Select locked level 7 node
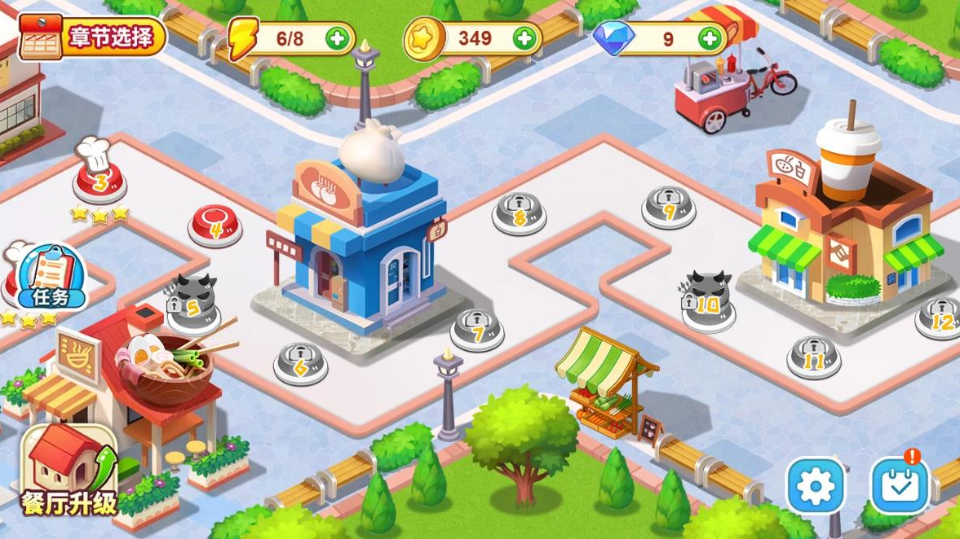The width and height of the screenshot is (960, 539). tap(478, 329)
